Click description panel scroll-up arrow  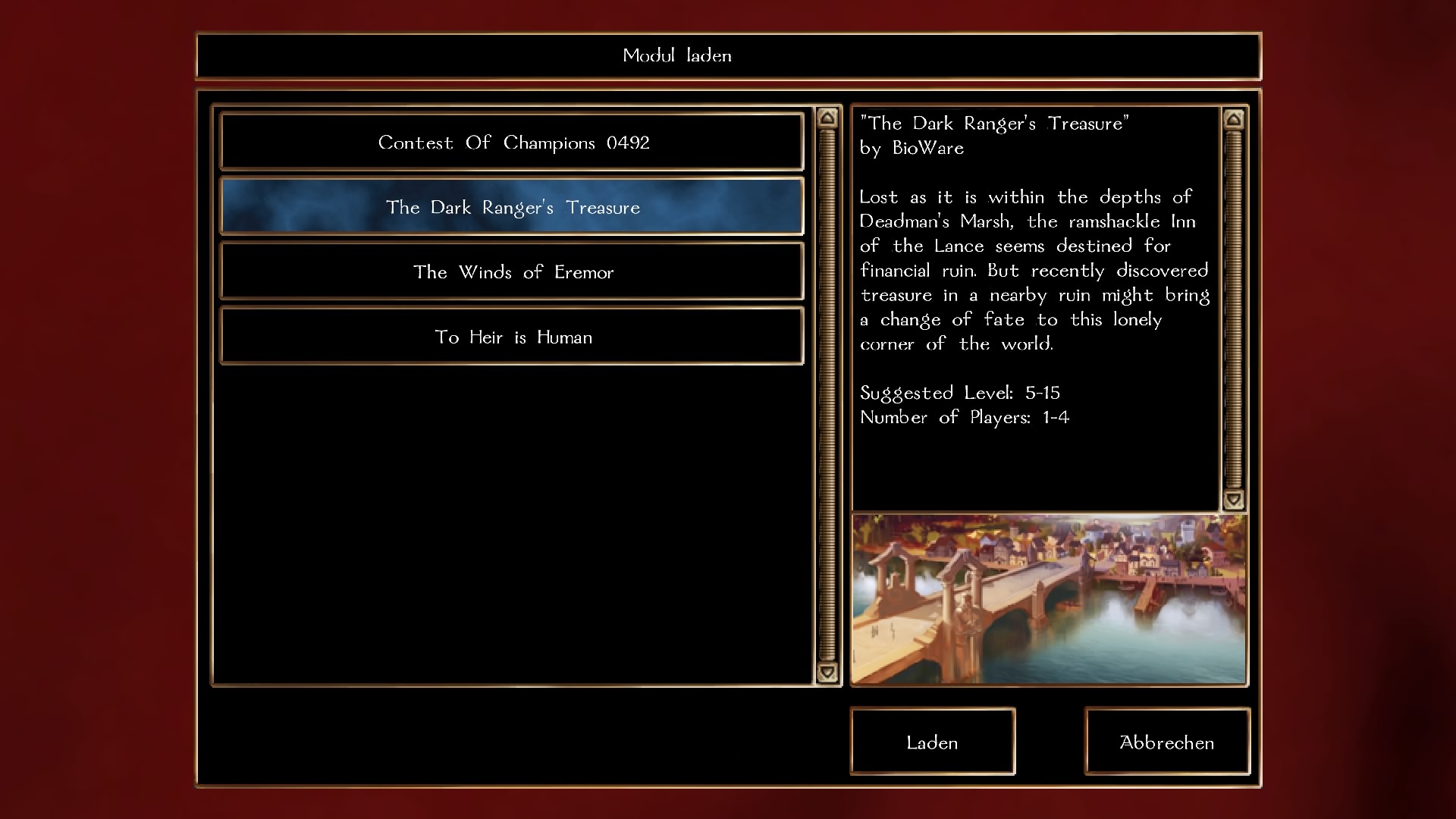[x=1234, y=119]
